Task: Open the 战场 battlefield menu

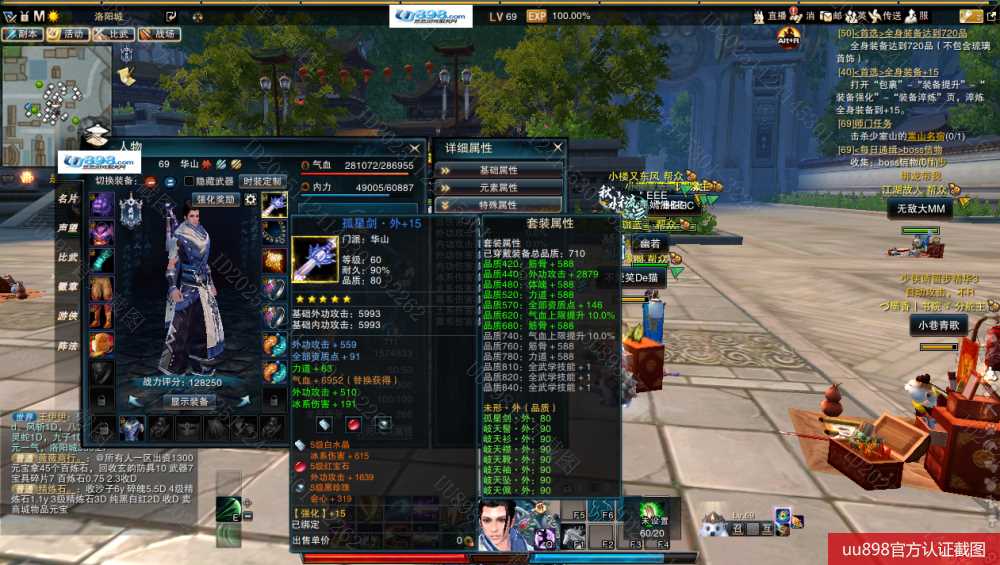Action: point(160,33)
